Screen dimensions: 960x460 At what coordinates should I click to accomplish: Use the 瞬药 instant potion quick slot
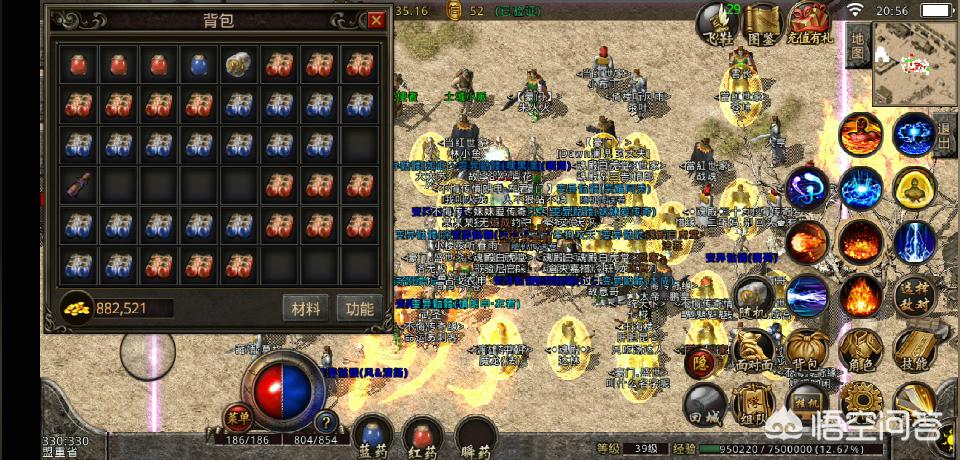click(x=476, y=436)
